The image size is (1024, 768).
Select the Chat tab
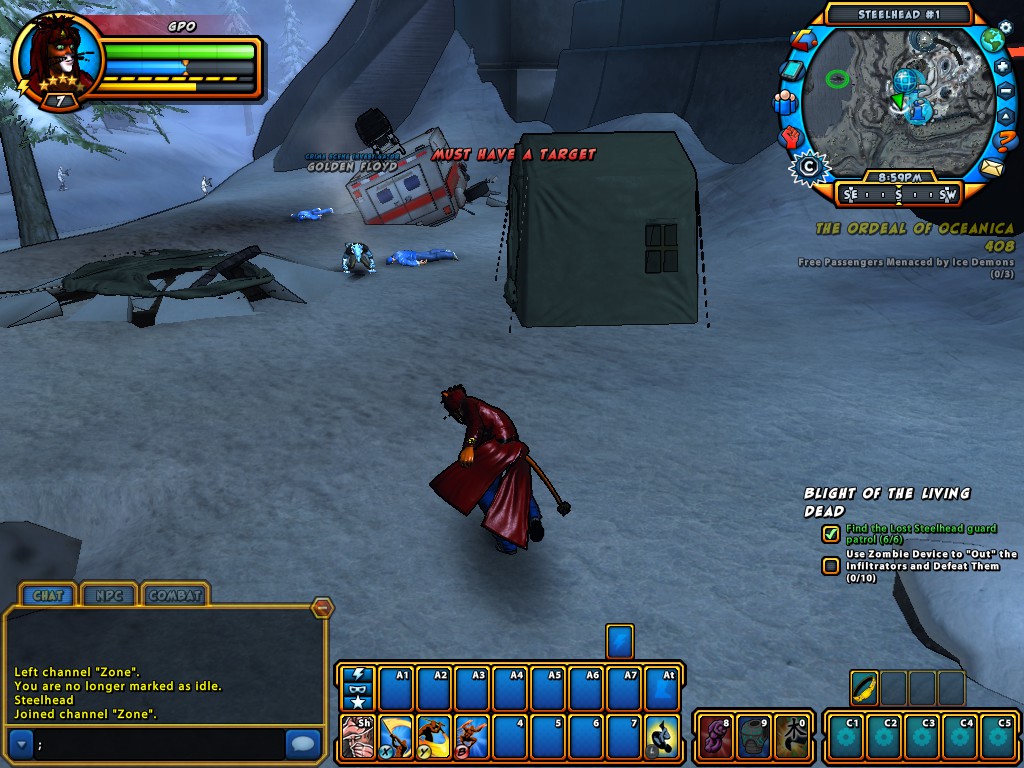coord(48,595)
